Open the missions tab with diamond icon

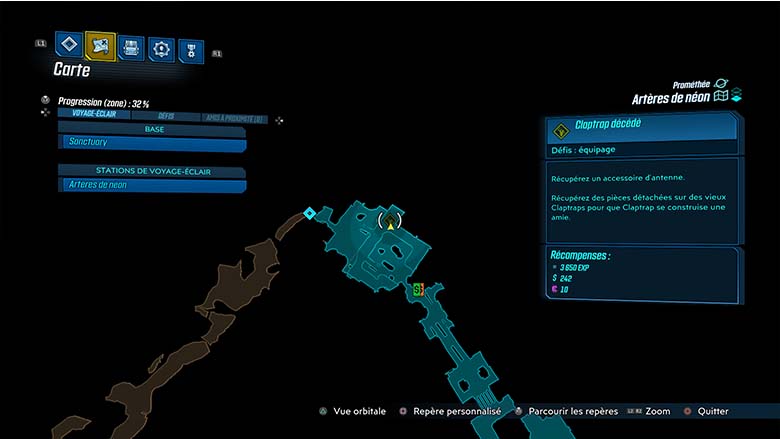(68, 45)
